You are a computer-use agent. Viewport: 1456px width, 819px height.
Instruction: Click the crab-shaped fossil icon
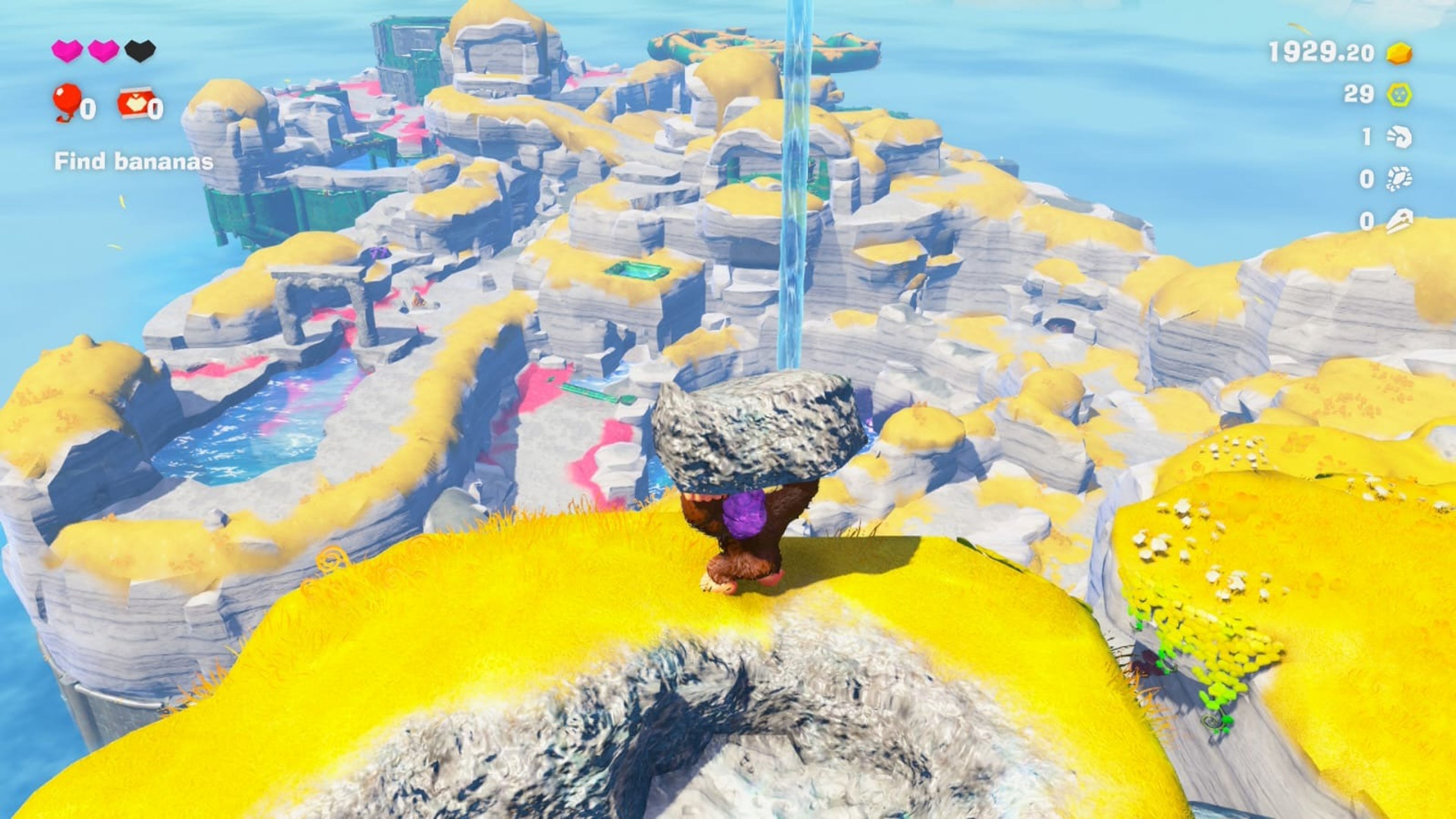[x=1400, y=179]
